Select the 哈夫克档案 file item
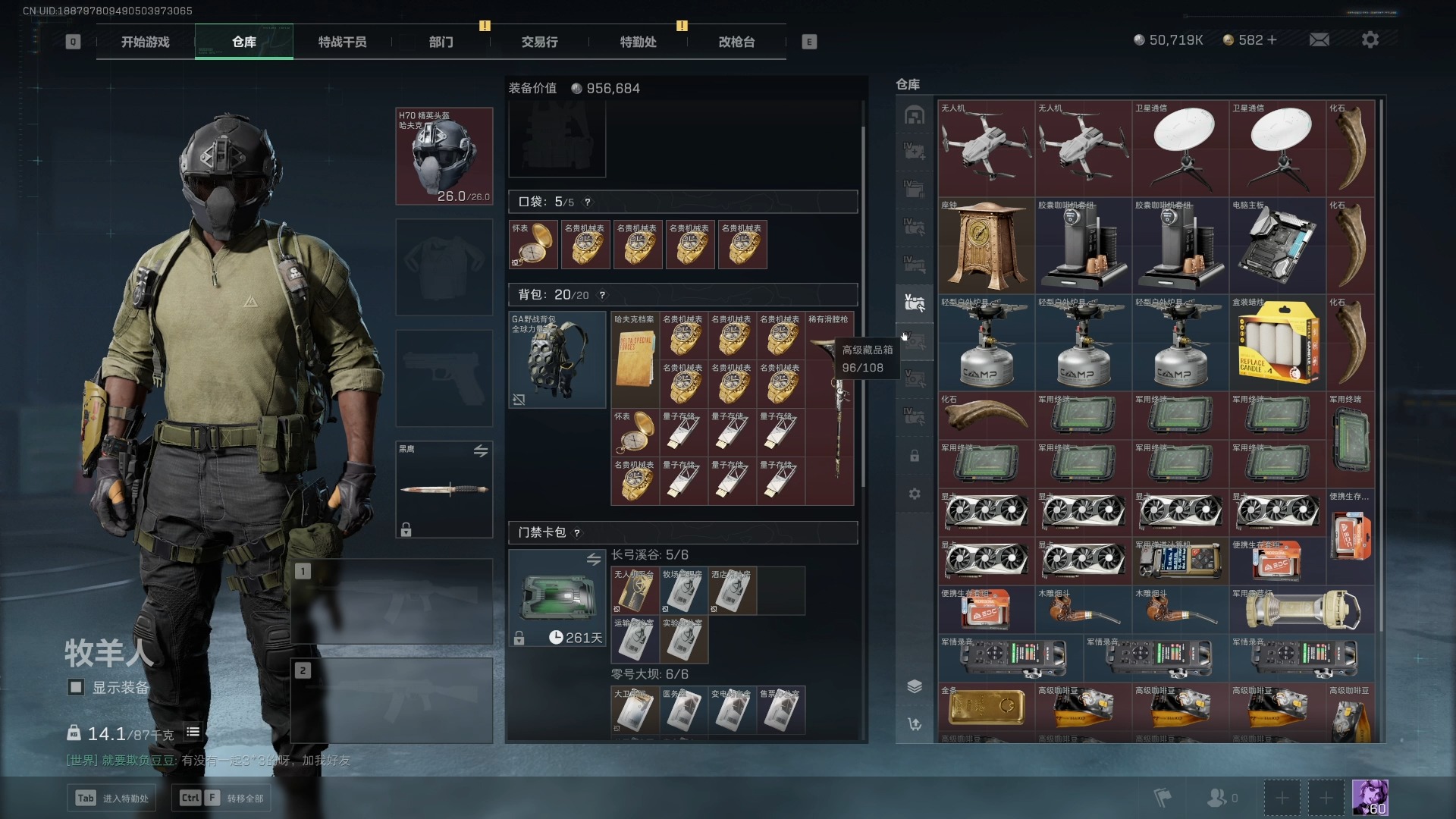This screenshot has height=819, width=1456. tap(635, 359)
